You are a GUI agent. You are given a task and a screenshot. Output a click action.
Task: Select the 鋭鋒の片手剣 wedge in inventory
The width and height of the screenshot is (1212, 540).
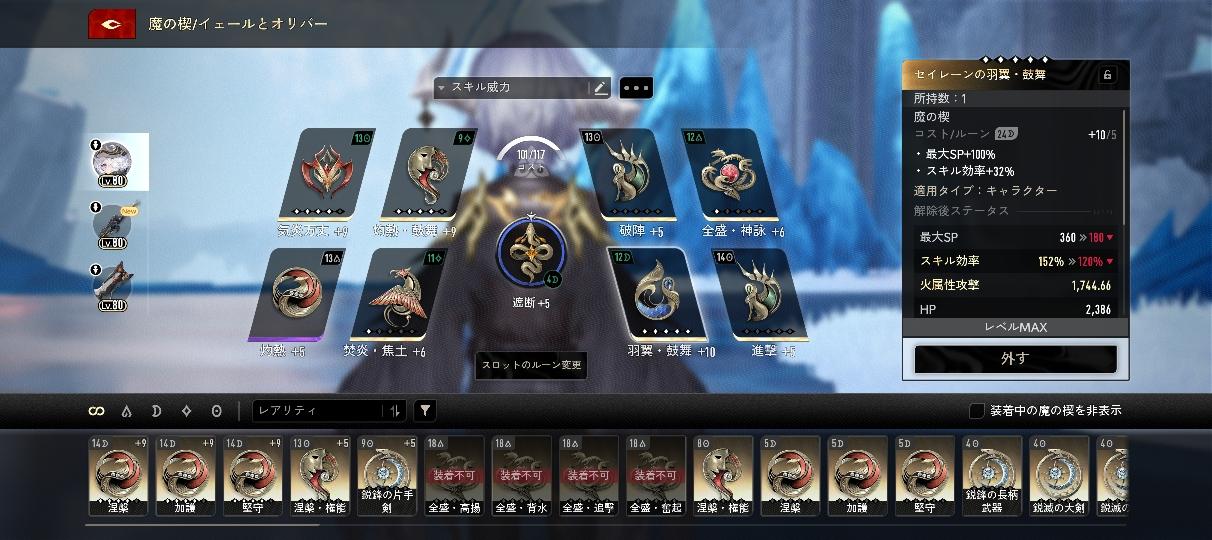tap(388, 475)
